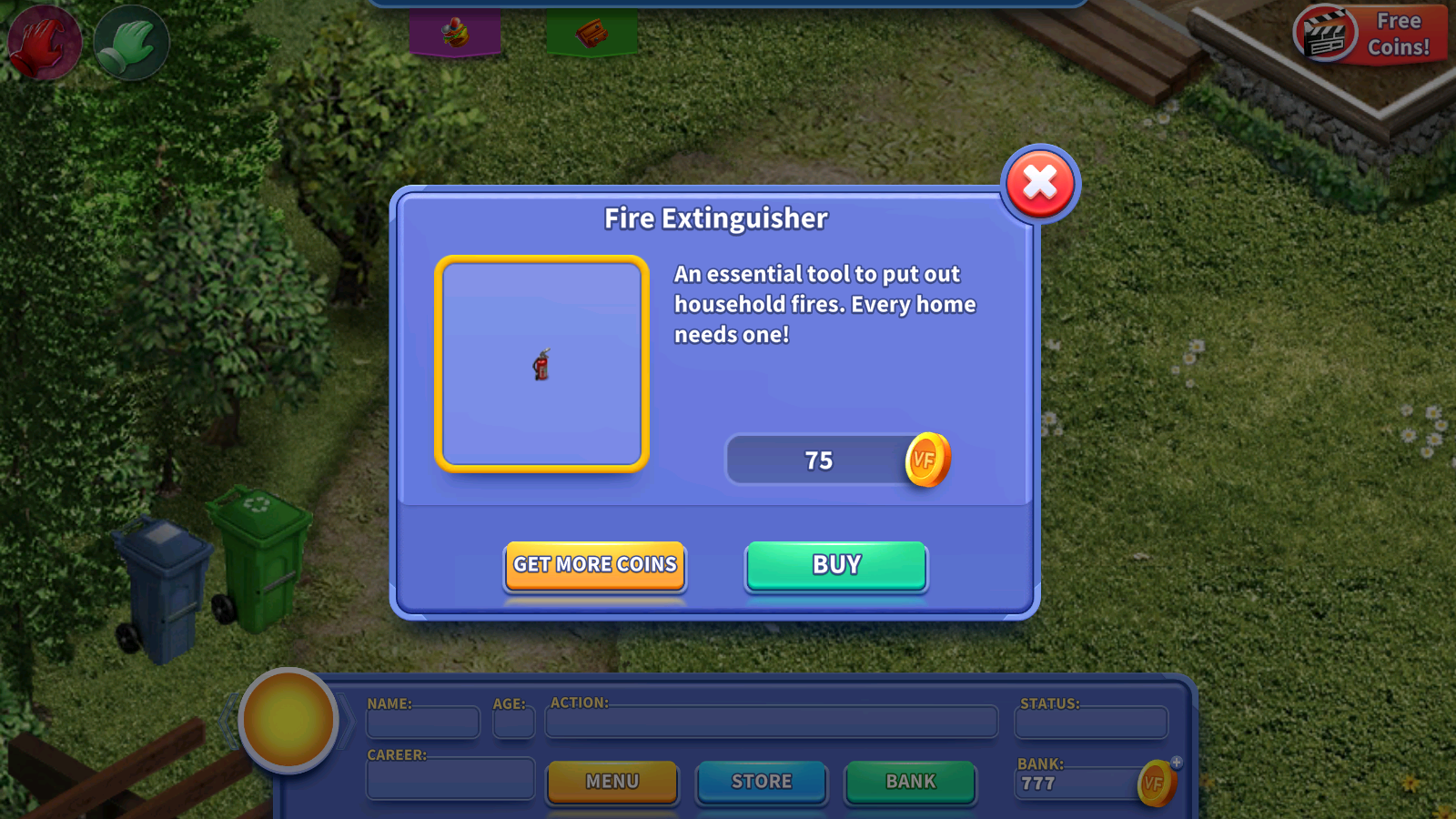The height and width of the screenshot is (819, 1456).
Task: Click the CAREER input field
Action: coord(450,779)
